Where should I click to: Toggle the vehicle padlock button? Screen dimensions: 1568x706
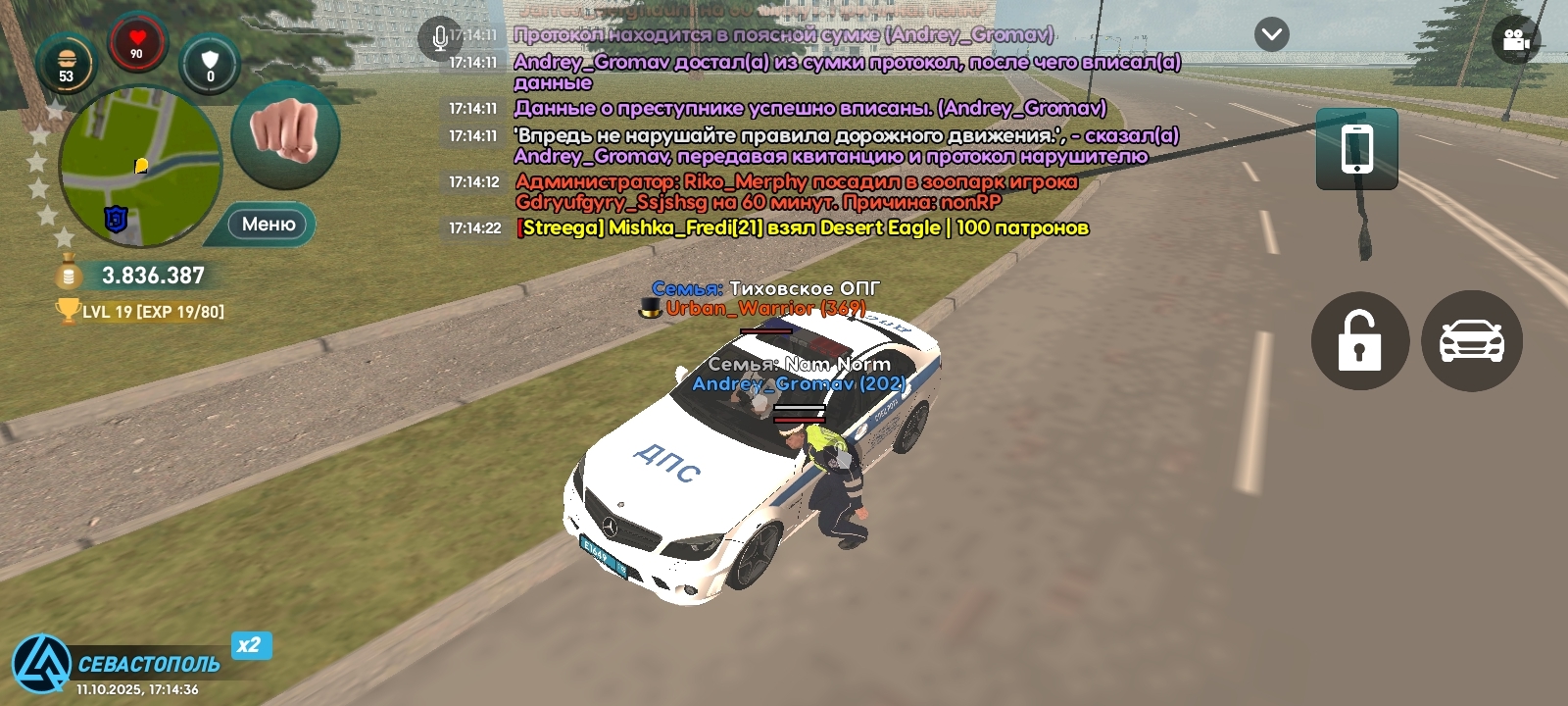pyautogui.click(x=1359, y=341)
